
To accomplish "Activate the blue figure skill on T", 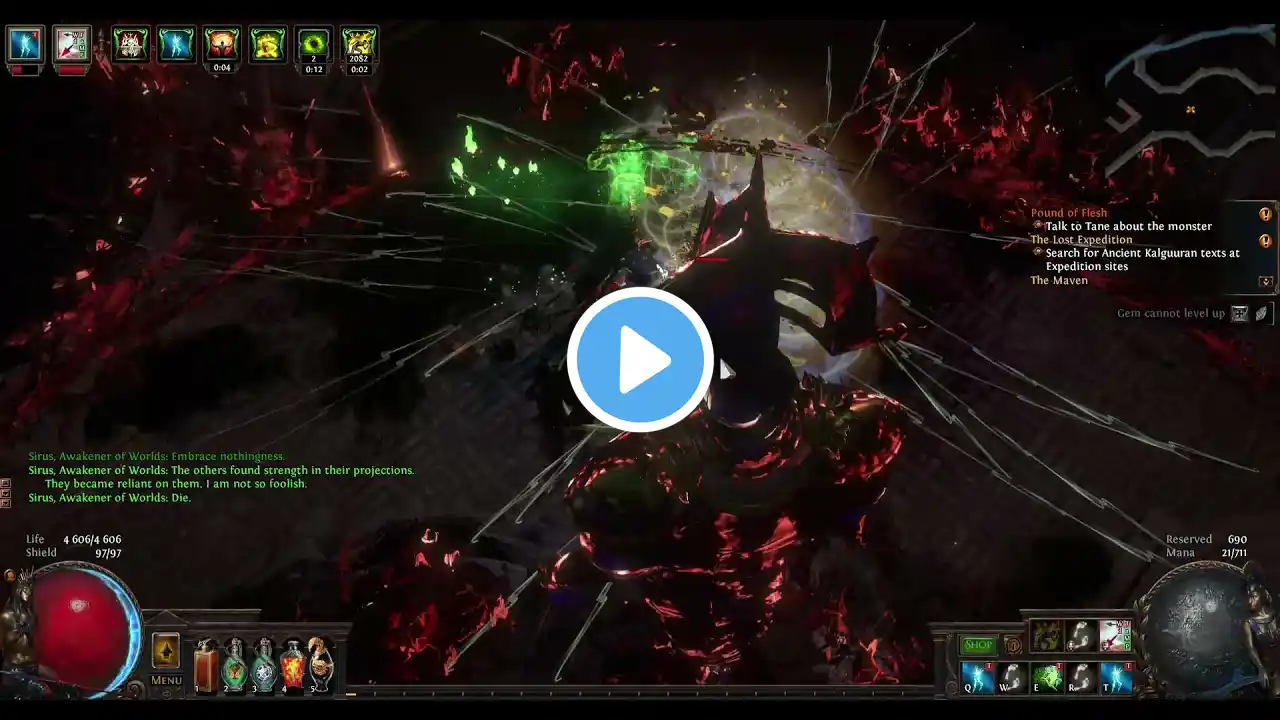I will click(x=1116, y=677).
